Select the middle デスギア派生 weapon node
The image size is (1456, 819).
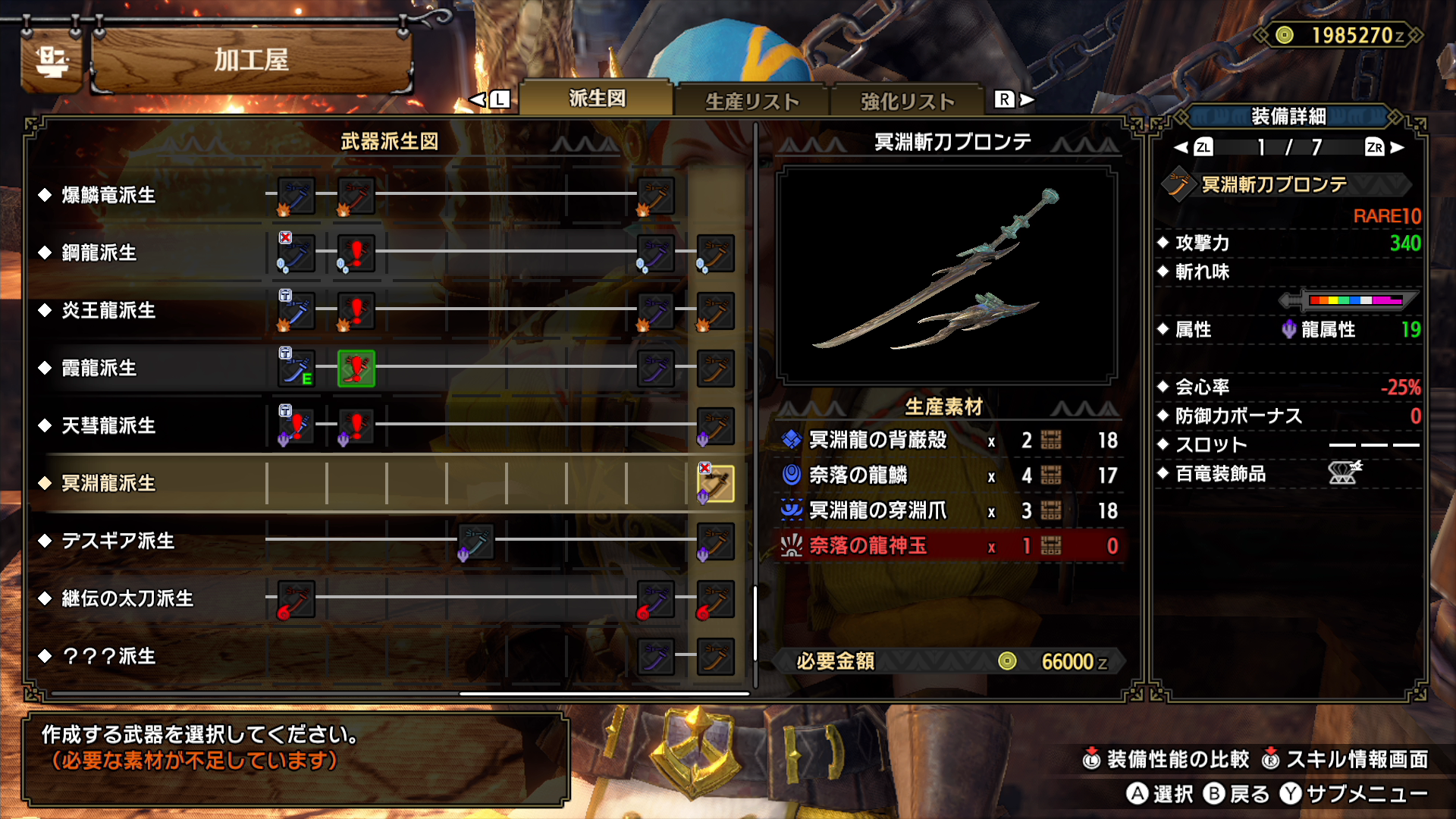475,541
